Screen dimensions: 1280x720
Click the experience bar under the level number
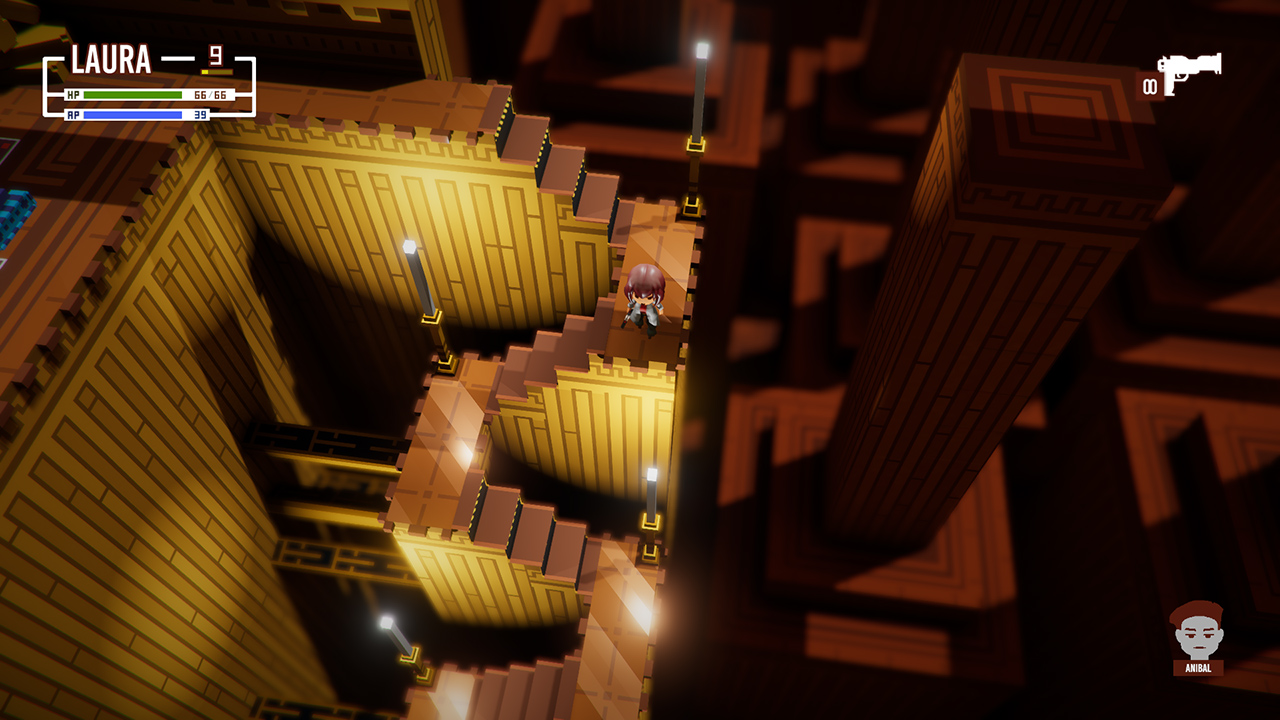pos(216,71)
